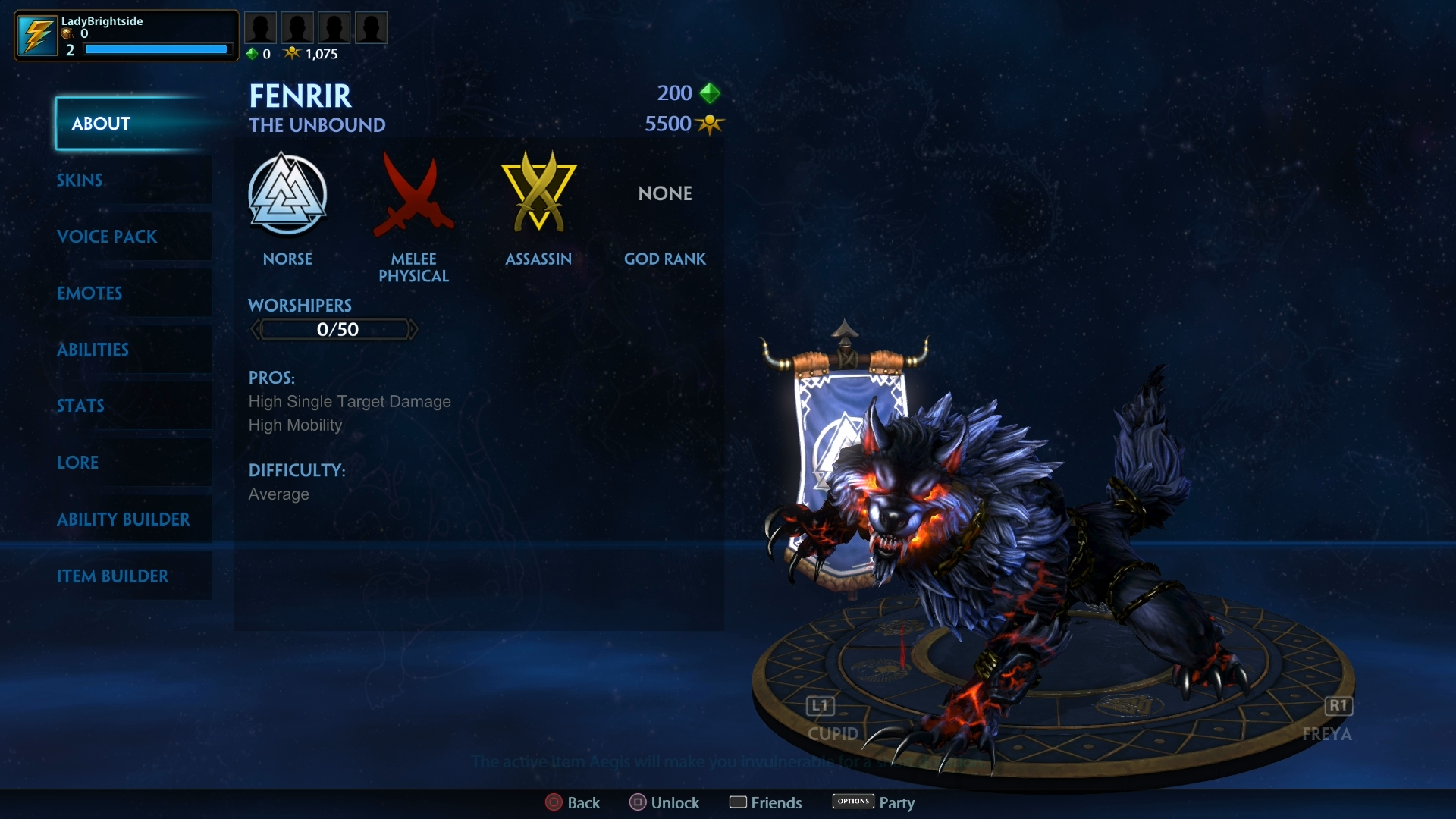Click the Worshipers 0/50 progress bar
Image resolution: width=1456 pixels, height=819 pixels.
click(334, 329)
